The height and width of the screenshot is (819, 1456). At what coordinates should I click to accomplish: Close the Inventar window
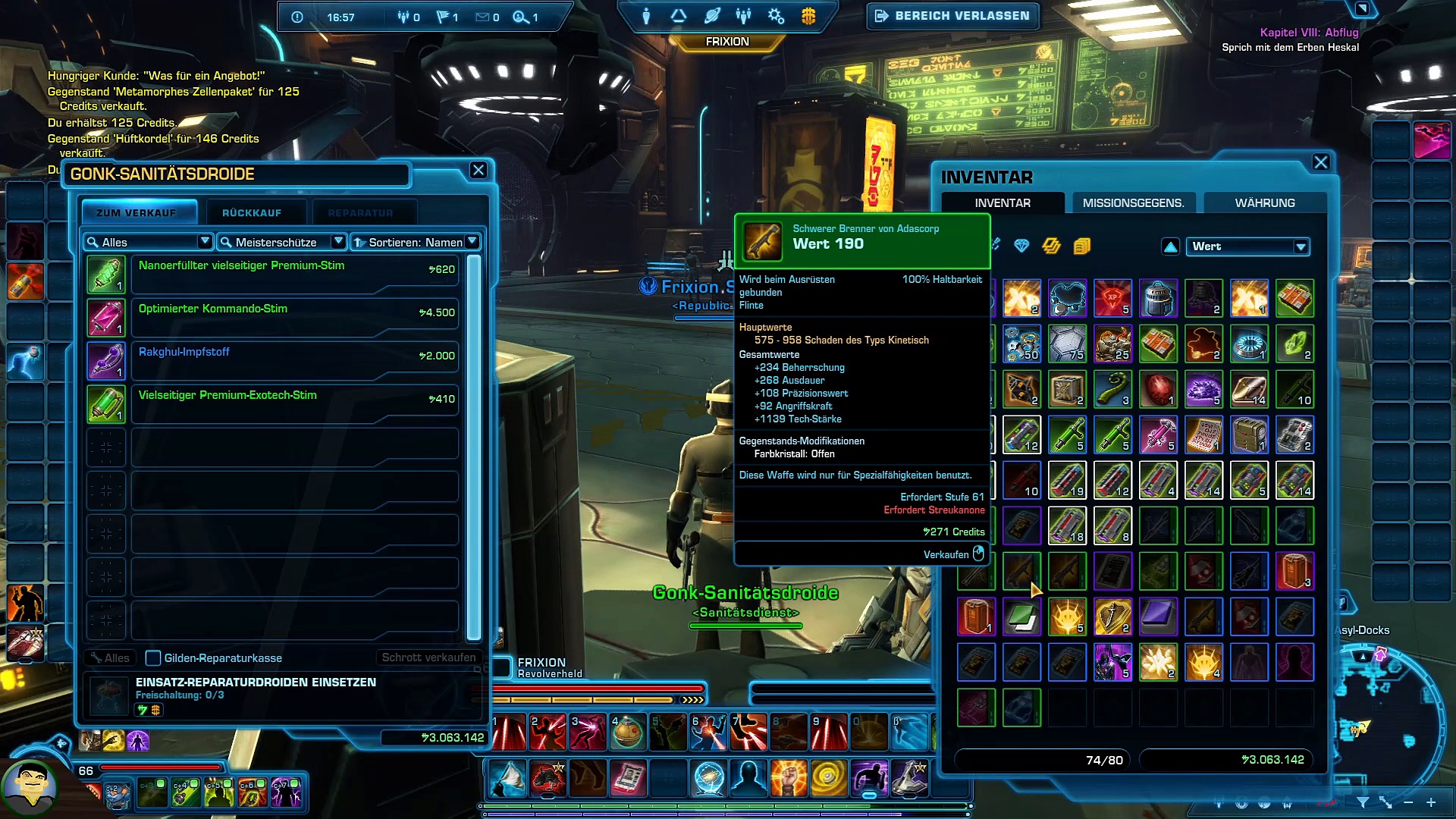[1321, 162]
